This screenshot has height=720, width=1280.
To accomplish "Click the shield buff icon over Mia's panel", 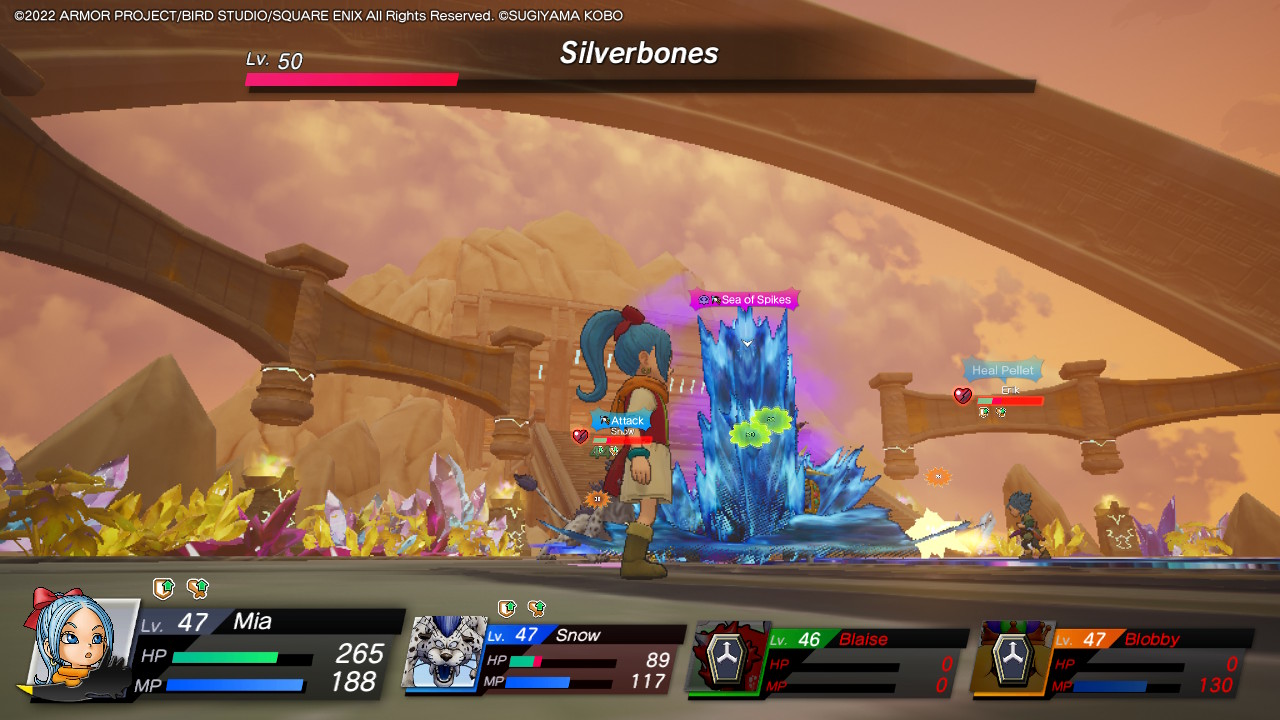I will pos(163,588).
